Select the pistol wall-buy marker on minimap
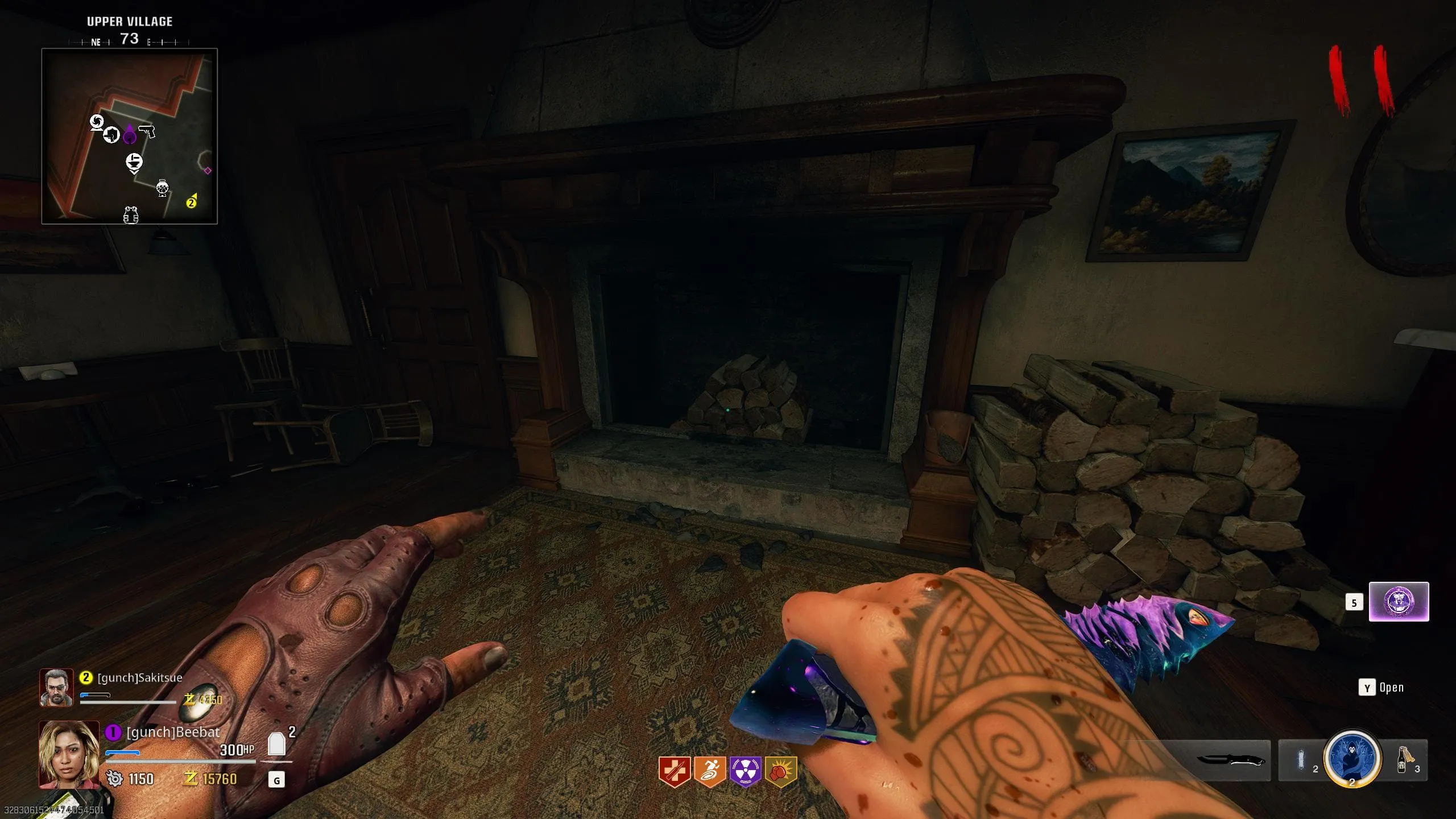This screenshot has width=1456, height=819. (x=147, y=132)
